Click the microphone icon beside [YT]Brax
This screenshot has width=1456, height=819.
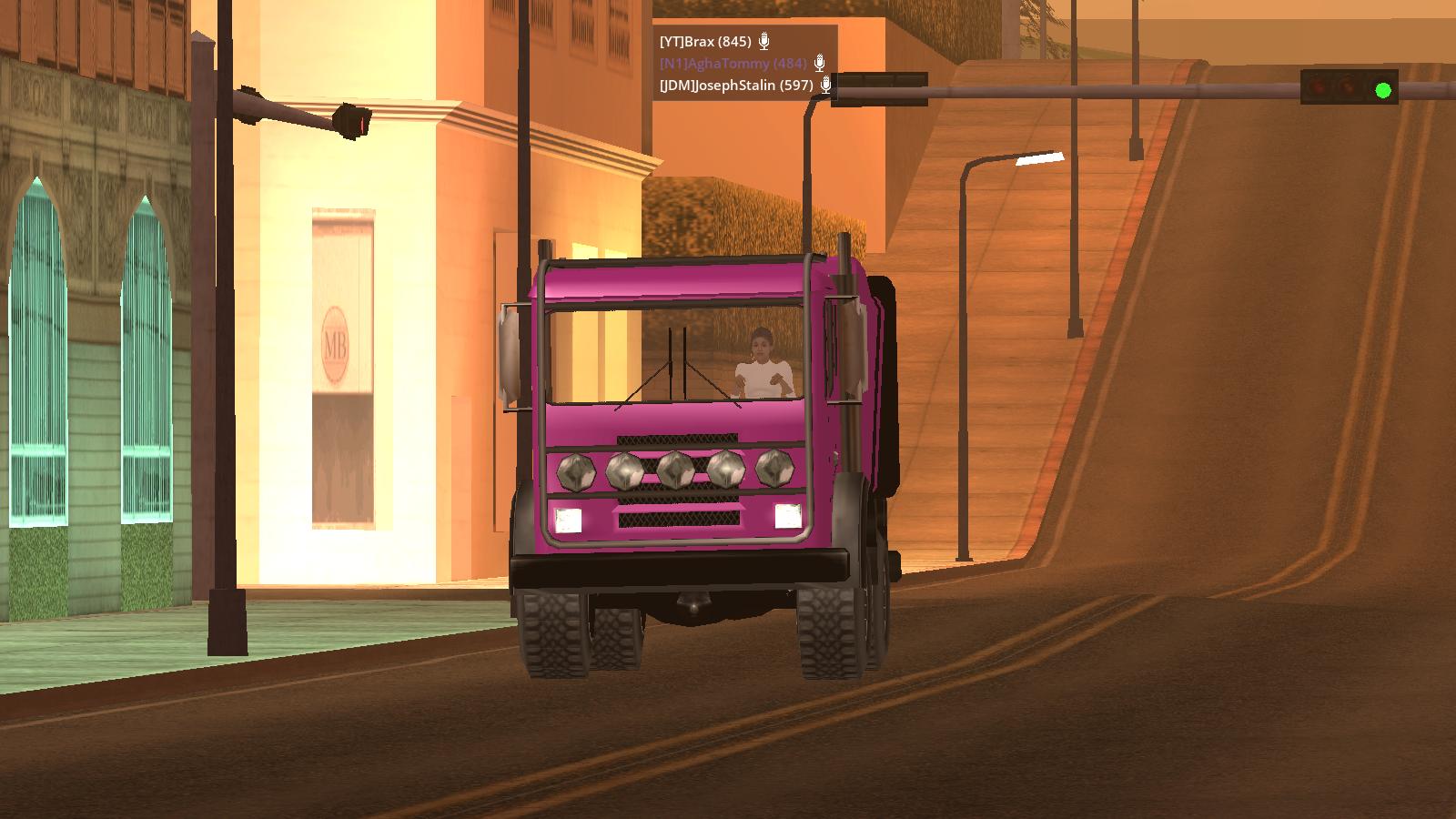764,42
